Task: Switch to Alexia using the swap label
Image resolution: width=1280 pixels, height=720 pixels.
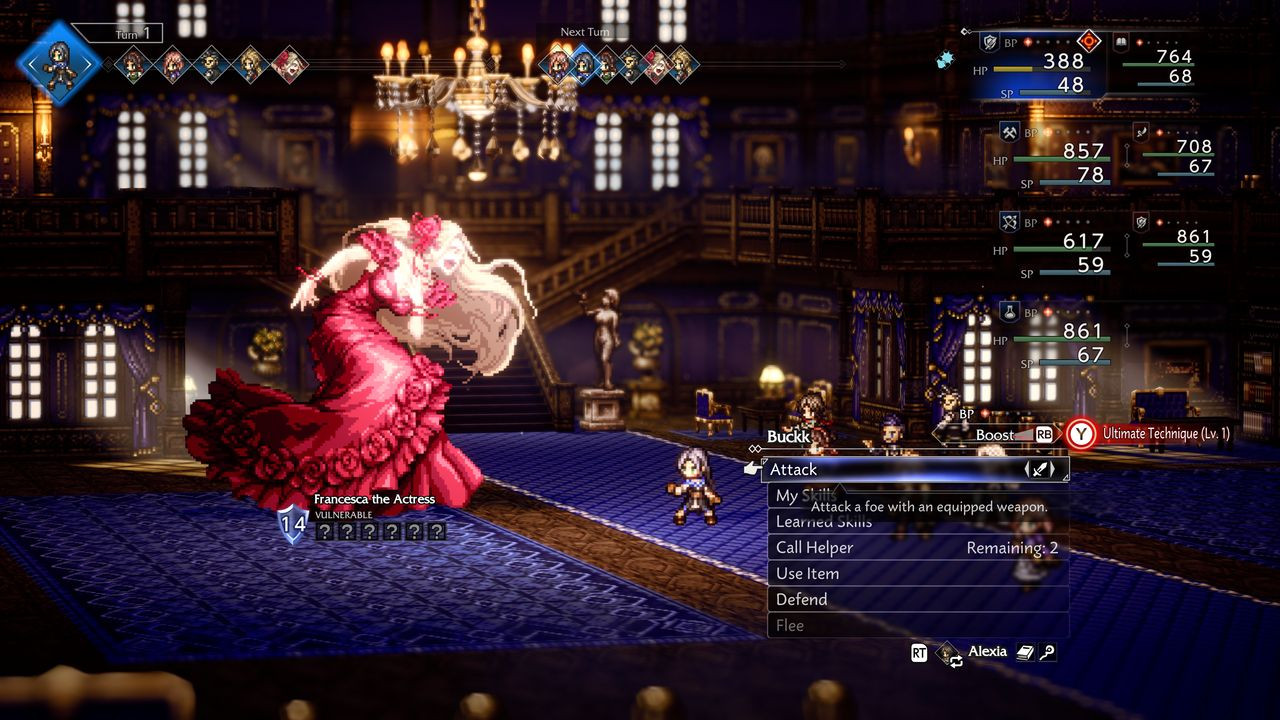Action: tap(986, 652)
